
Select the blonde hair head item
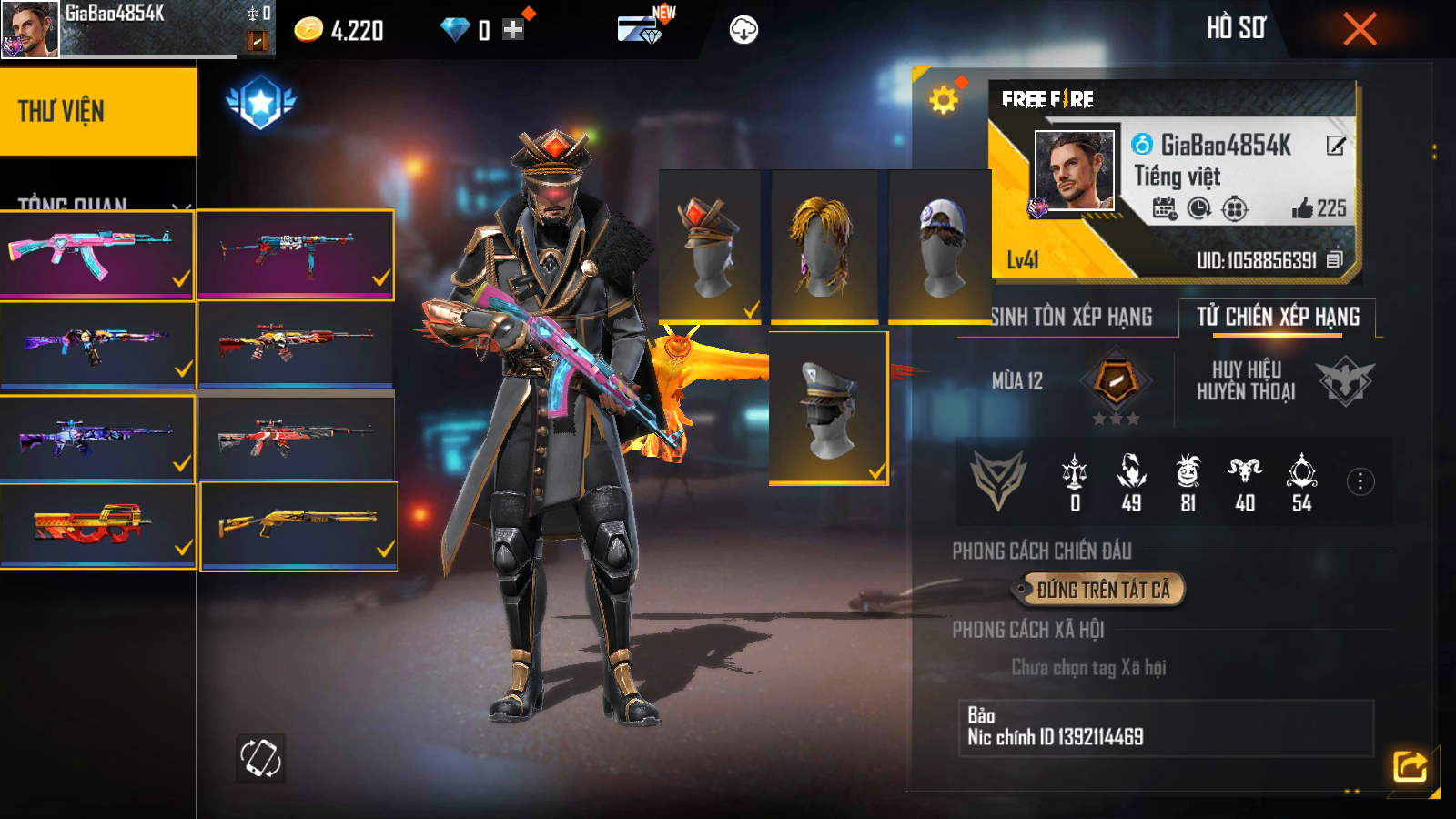pos(824,246)
